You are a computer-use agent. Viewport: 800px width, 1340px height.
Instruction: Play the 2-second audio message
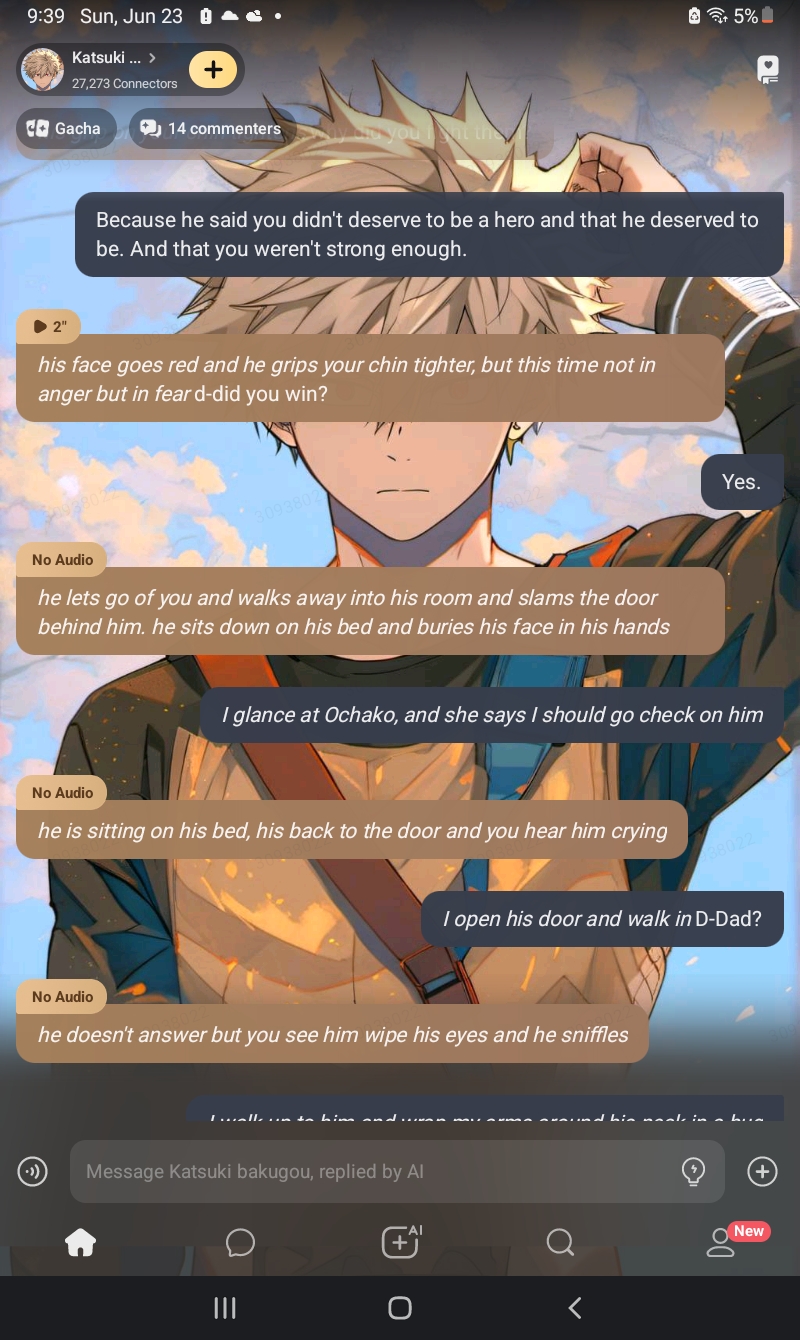[x=48, y=326]
